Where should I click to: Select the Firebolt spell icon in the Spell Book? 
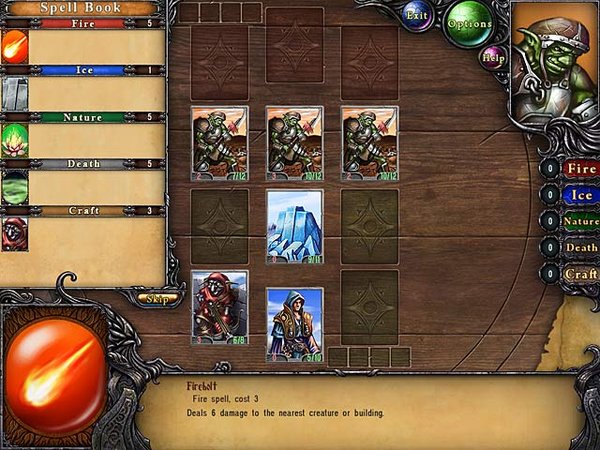click(15, 47)
